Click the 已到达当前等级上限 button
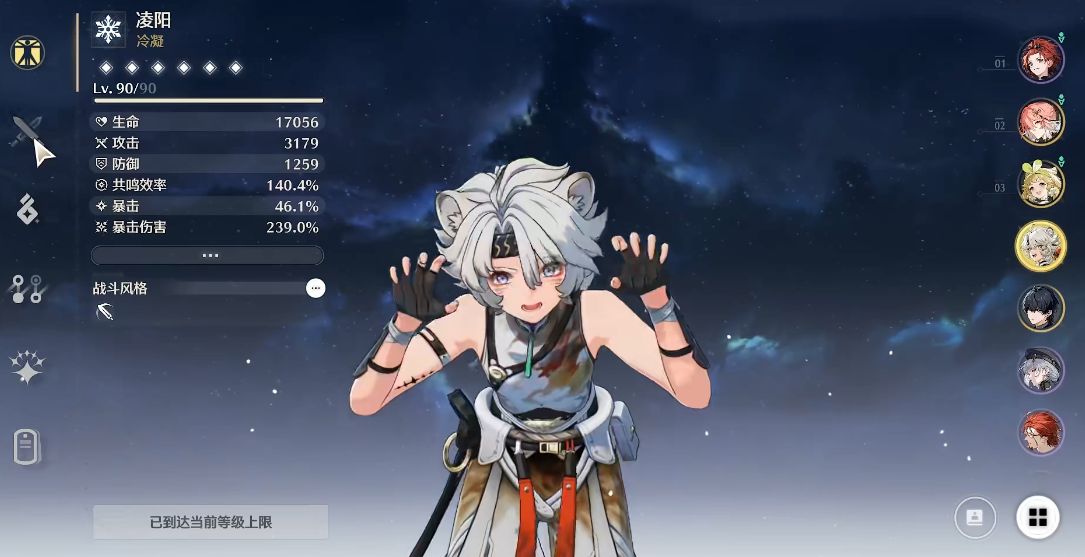The width and height of the screenshot is (1085, 557). click(x=211, y=522)
